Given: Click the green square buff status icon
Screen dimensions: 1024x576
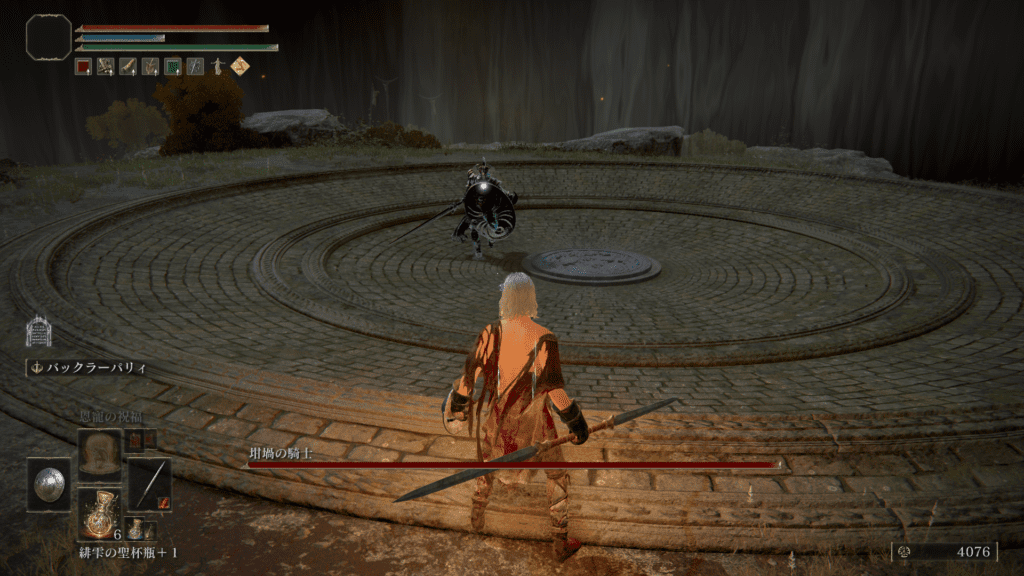Looking at the screenshot, I should tap(172, 67).
